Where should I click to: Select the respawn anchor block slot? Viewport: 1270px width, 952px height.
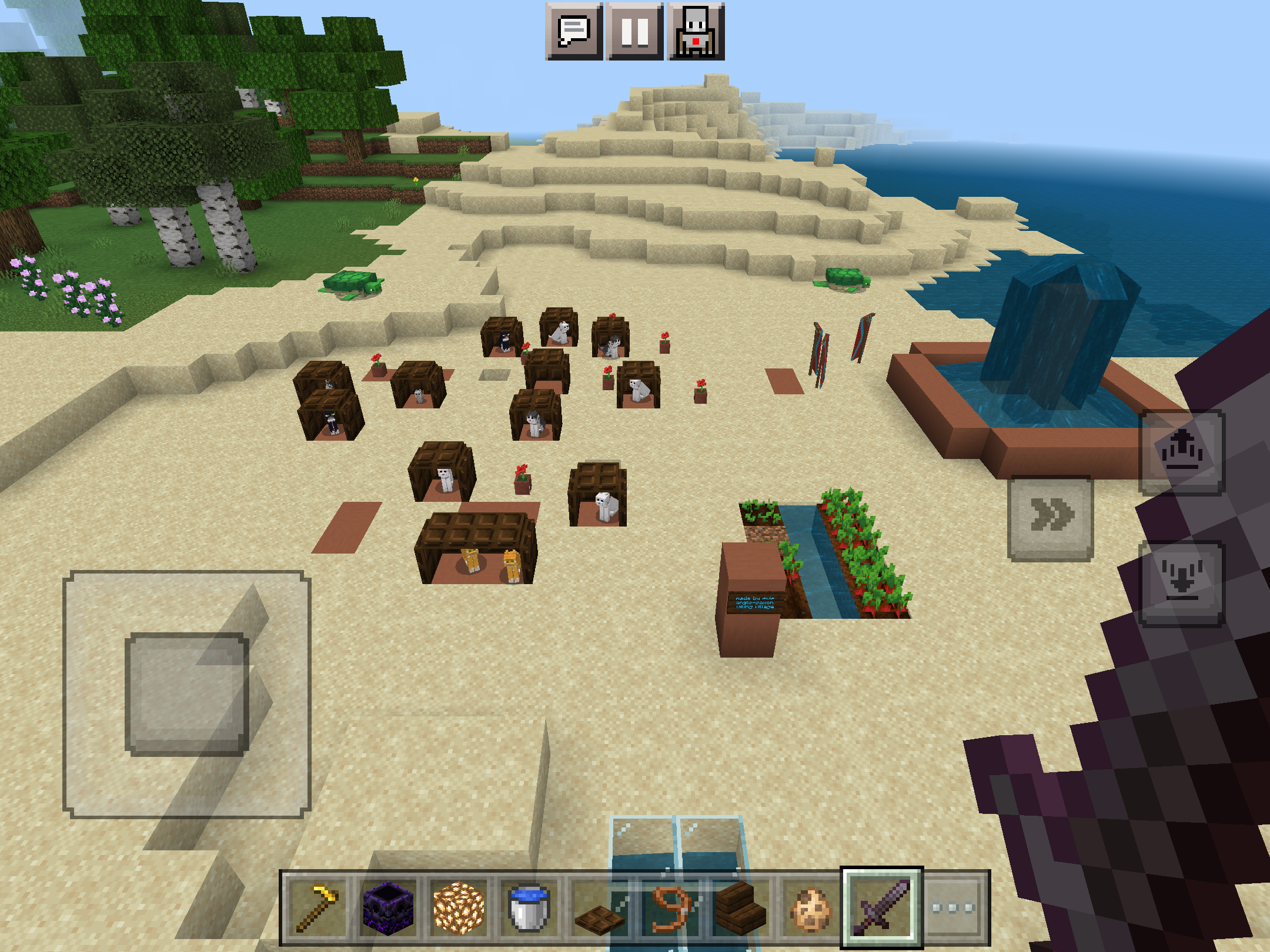tap(388, 908)
